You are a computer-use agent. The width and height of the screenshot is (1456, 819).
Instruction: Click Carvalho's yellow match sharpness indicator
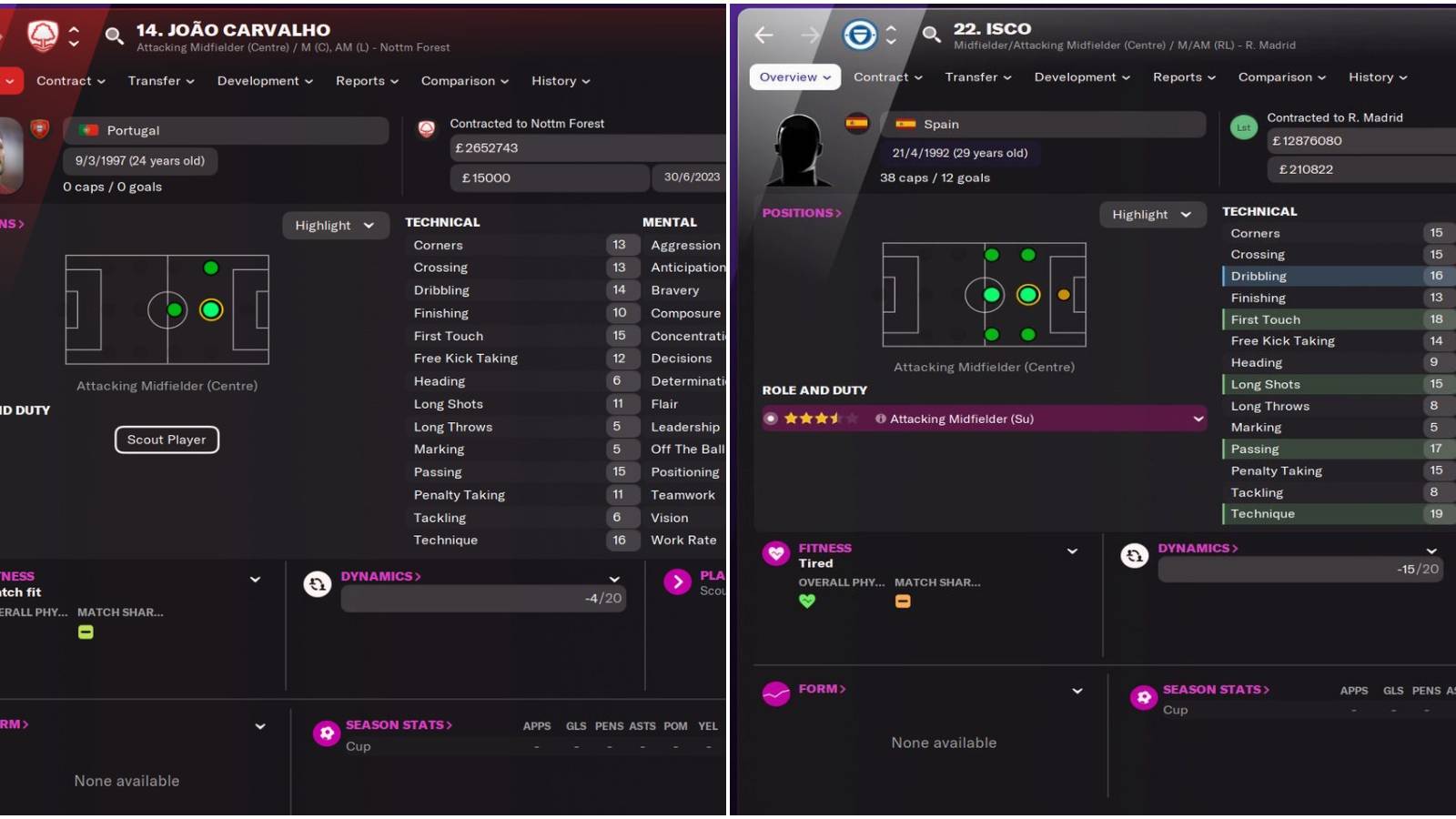coord(86,632)
